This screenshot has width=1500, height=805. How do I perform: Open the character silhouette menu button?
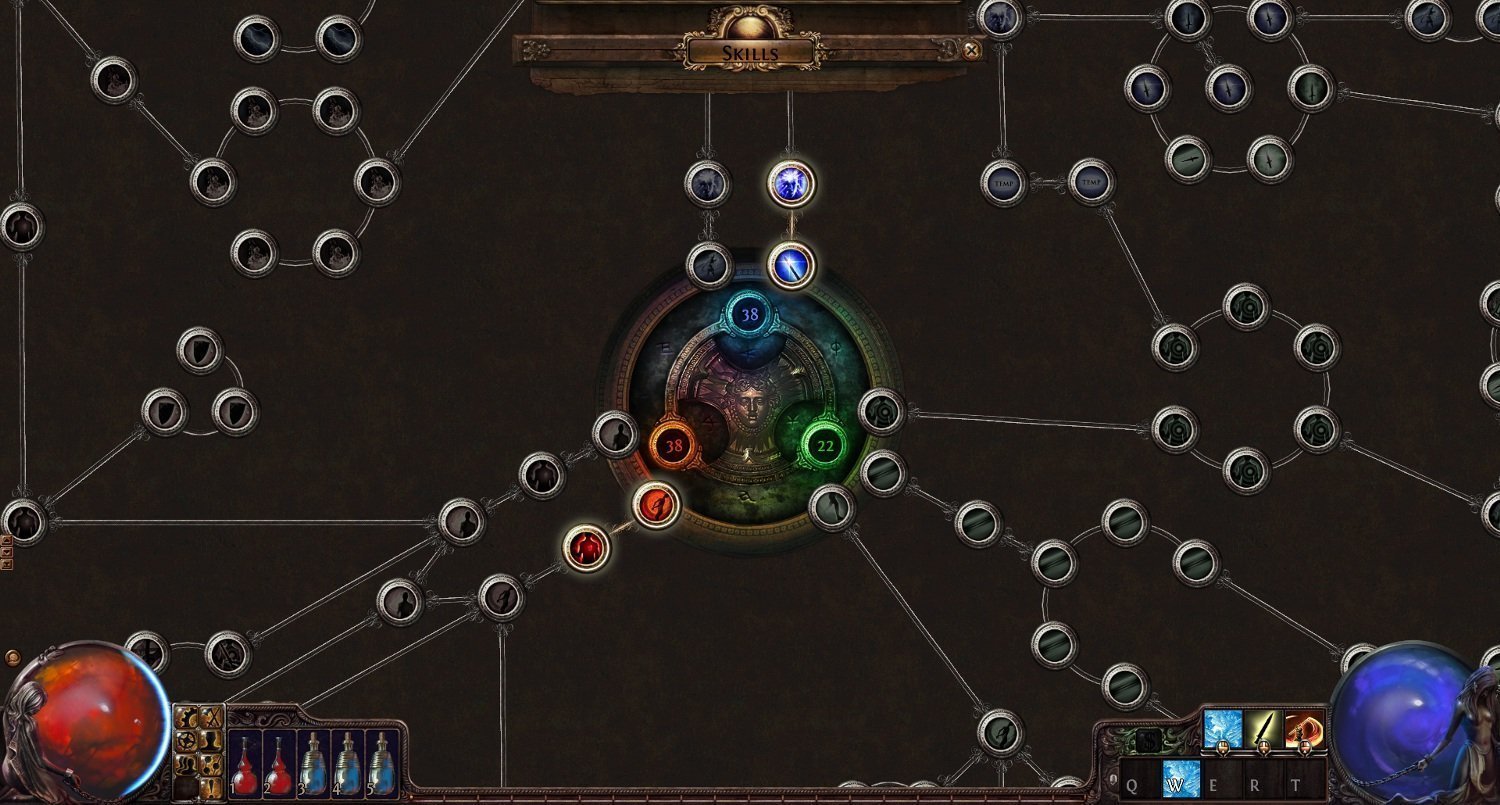pyautogui.click(x=210, y=741)
